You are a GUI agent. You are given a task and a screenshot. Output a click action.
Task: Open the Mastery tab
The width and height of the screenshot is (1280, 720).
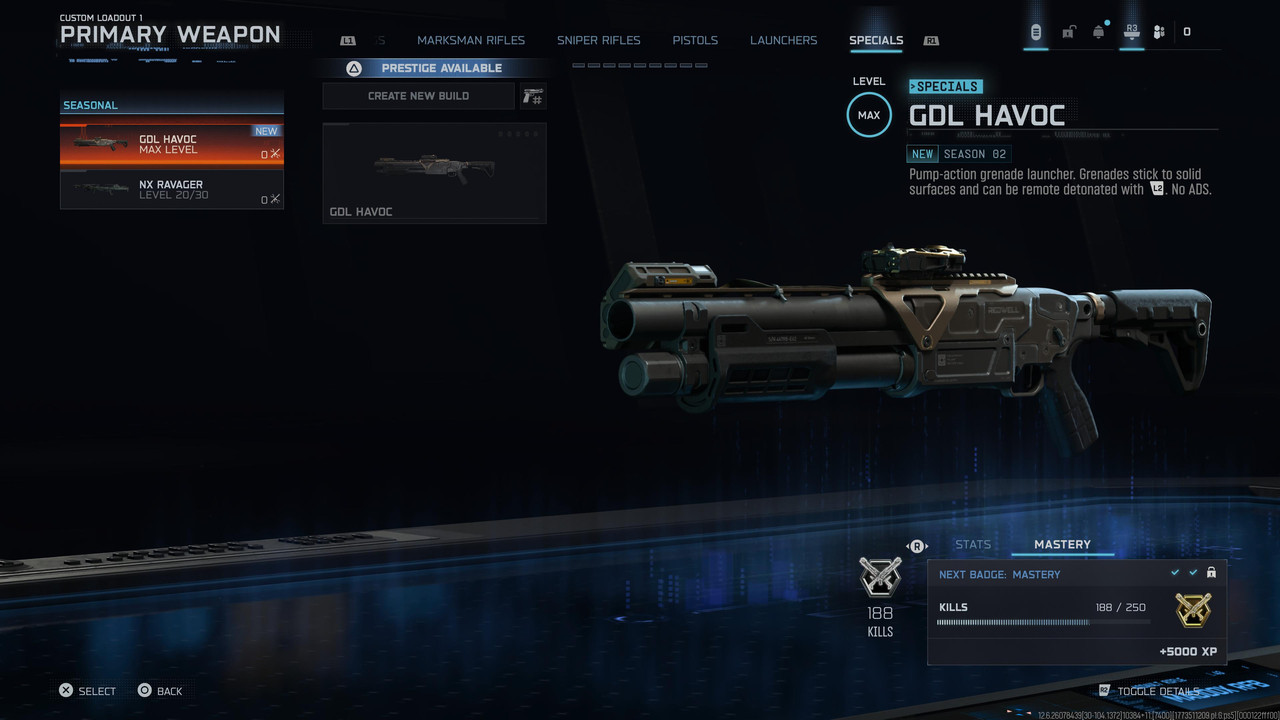pos(1062,545)
